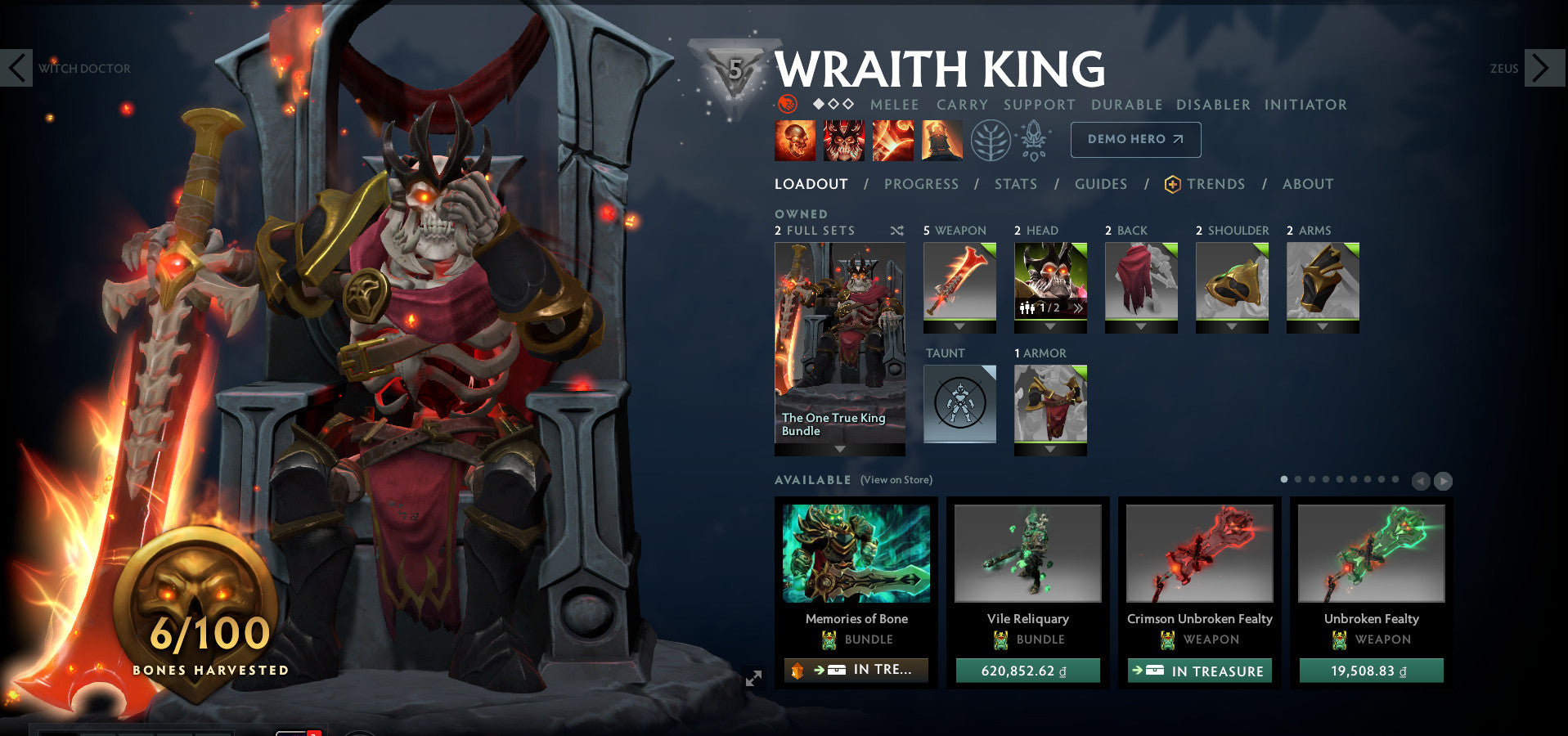Open the Trends tab

[1215, 184]
